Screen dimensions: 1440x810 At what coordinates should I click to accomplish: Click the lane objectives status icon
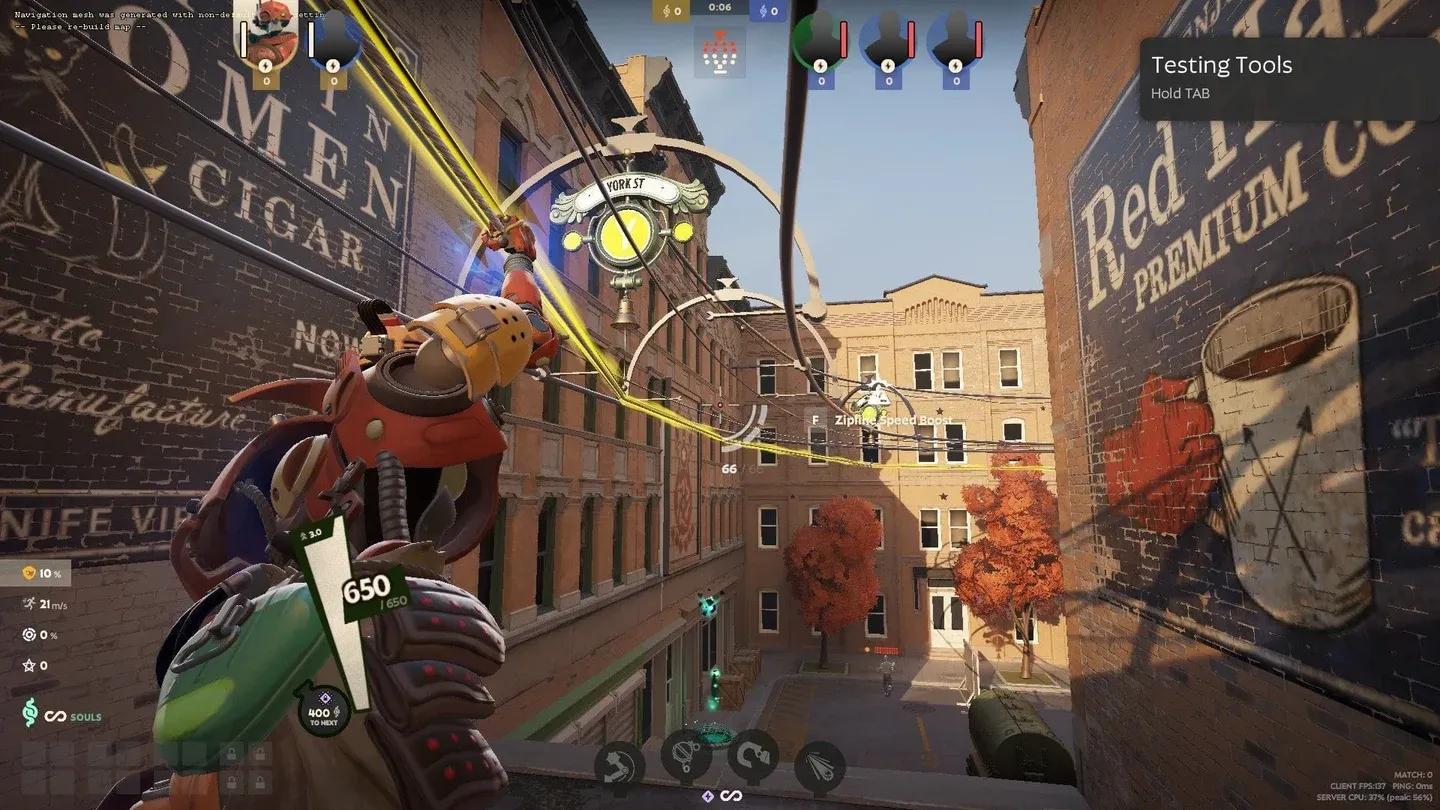click(x=719, y=51)
